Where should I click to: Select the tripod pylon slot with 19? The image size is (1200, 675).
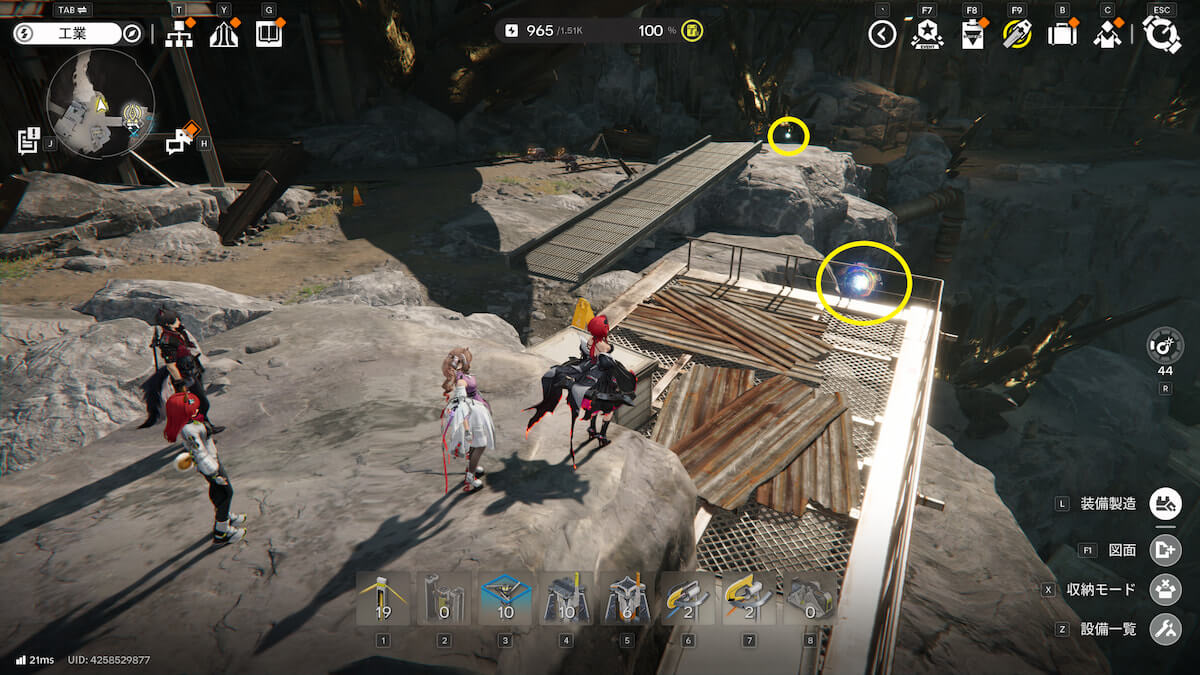coord(383,598)
